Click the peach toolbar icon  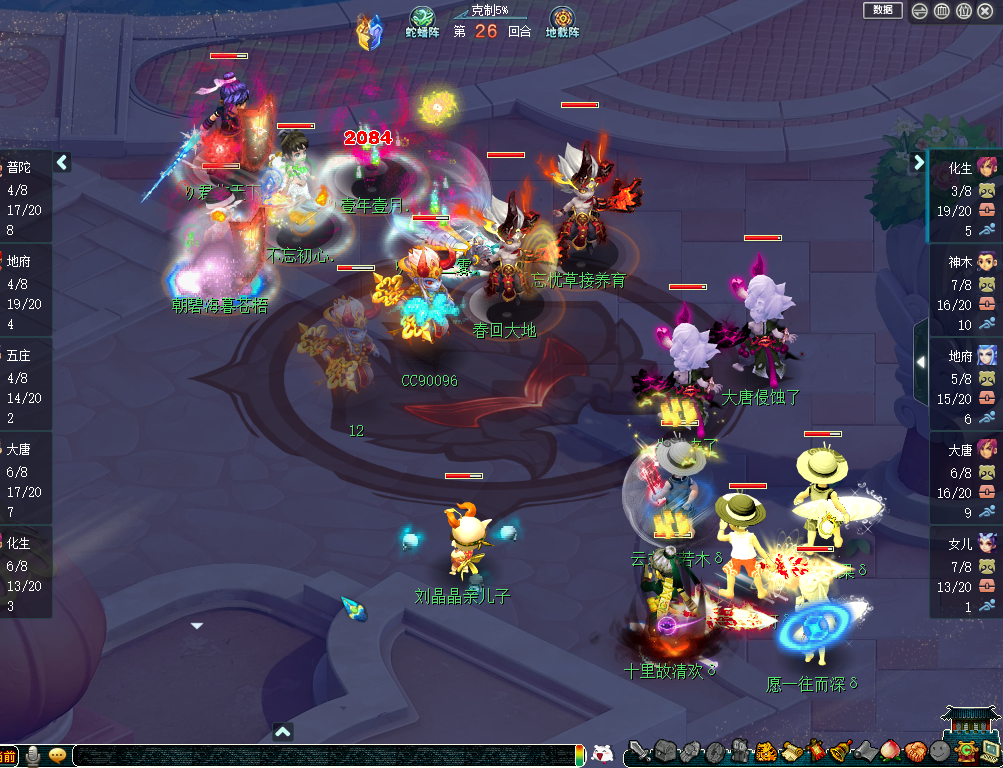(890, 751)
